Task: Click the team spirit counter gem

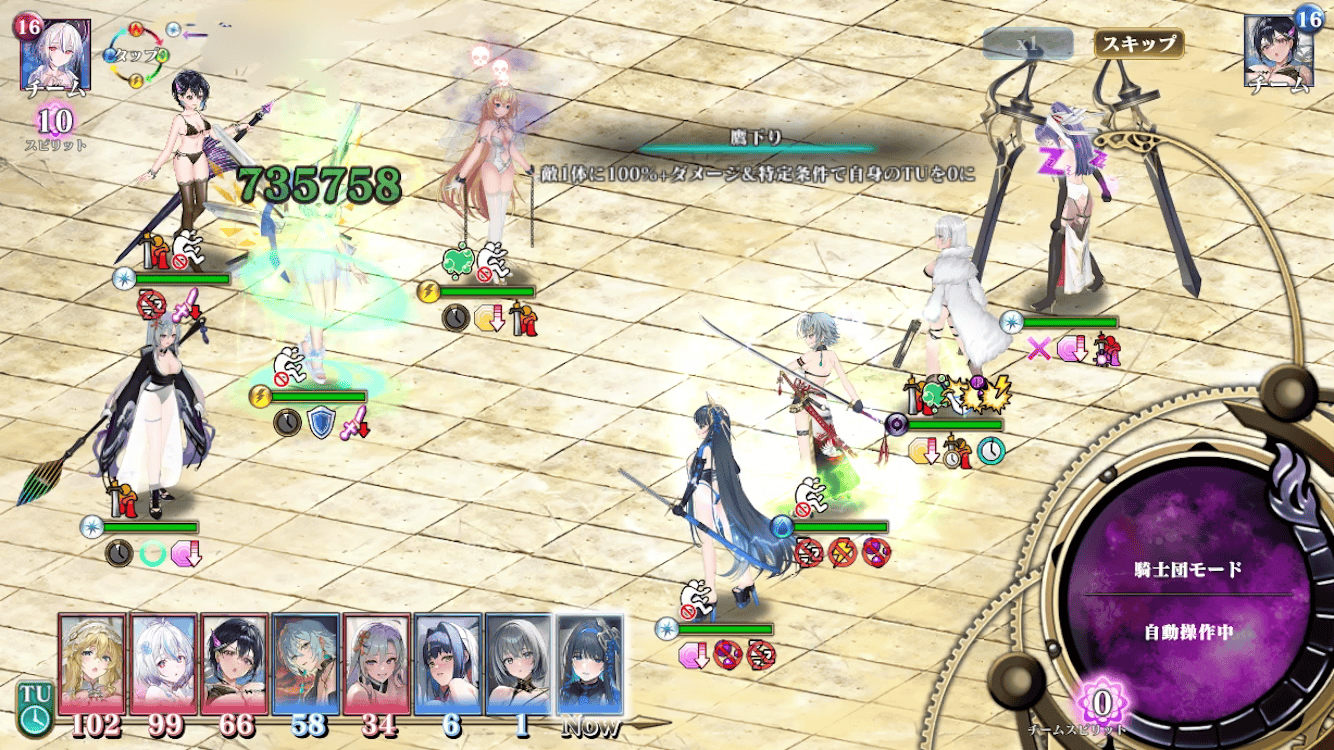Action: tap(1102, 703)
